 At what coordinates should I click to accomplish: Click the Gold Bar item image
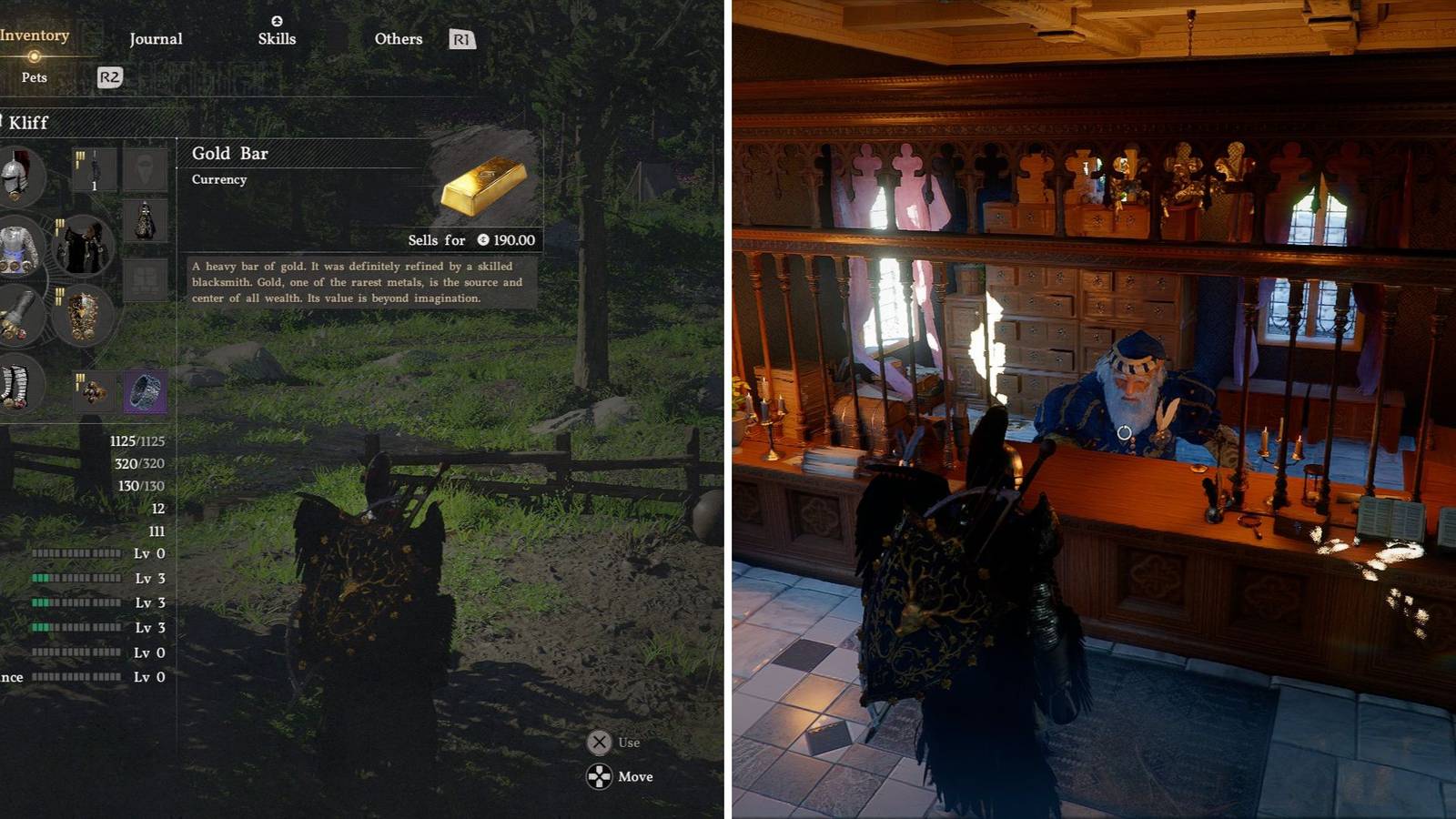tap(482, 187)
